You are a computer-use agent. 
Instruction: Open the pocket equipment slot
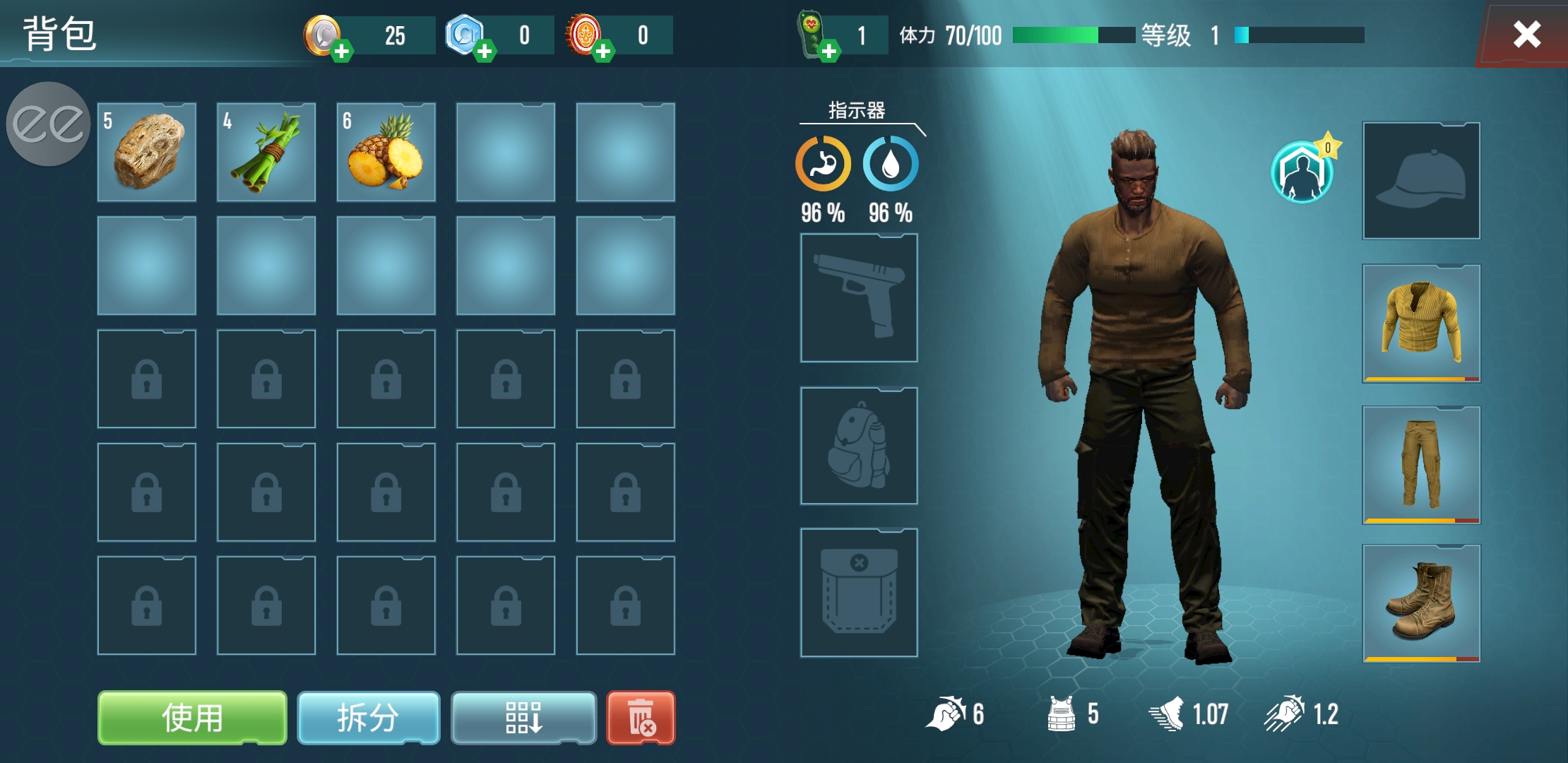(x=859, y=592)
